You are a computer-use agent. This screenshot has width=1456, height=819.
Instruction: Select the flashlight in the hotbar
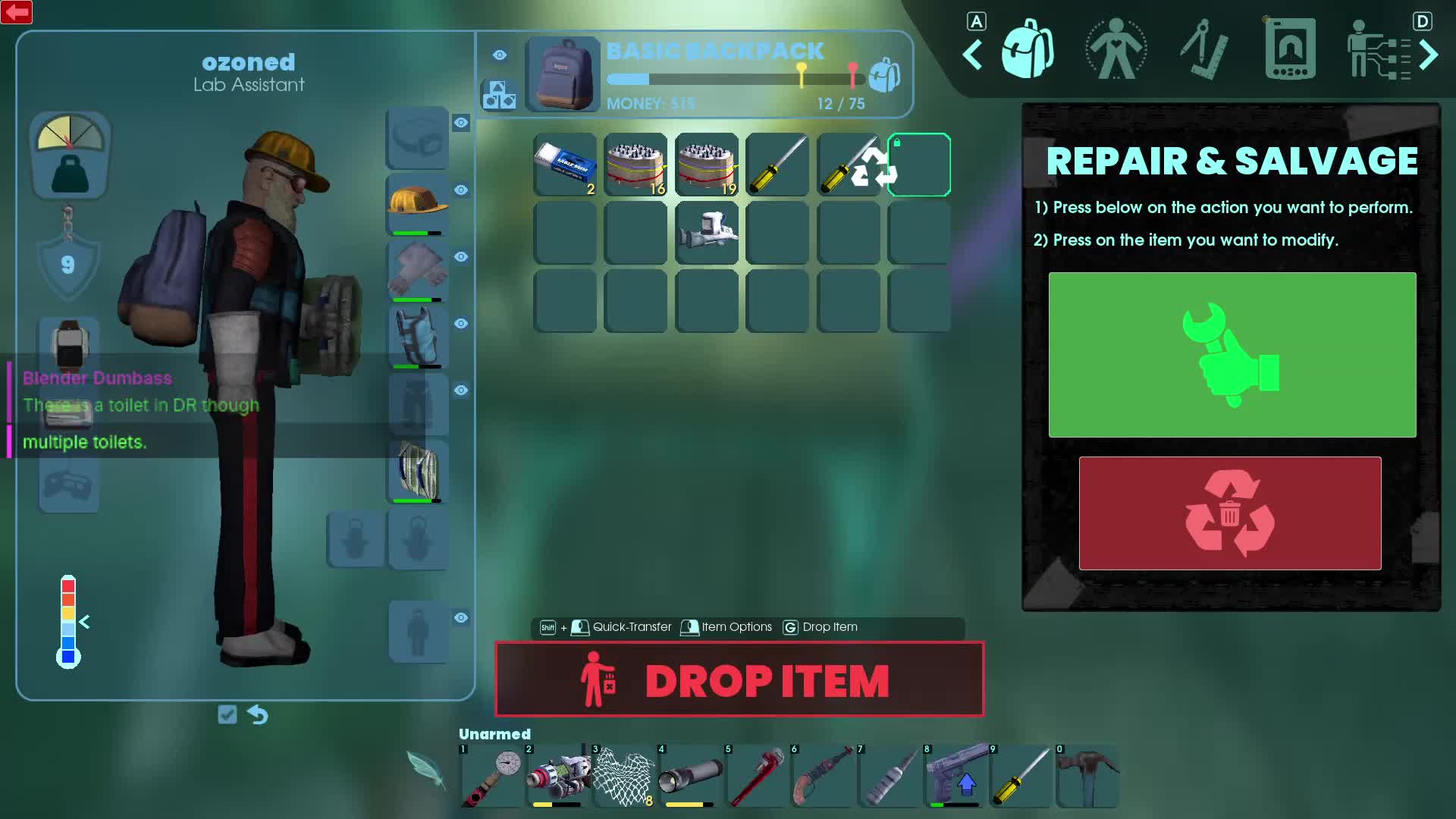690,776
